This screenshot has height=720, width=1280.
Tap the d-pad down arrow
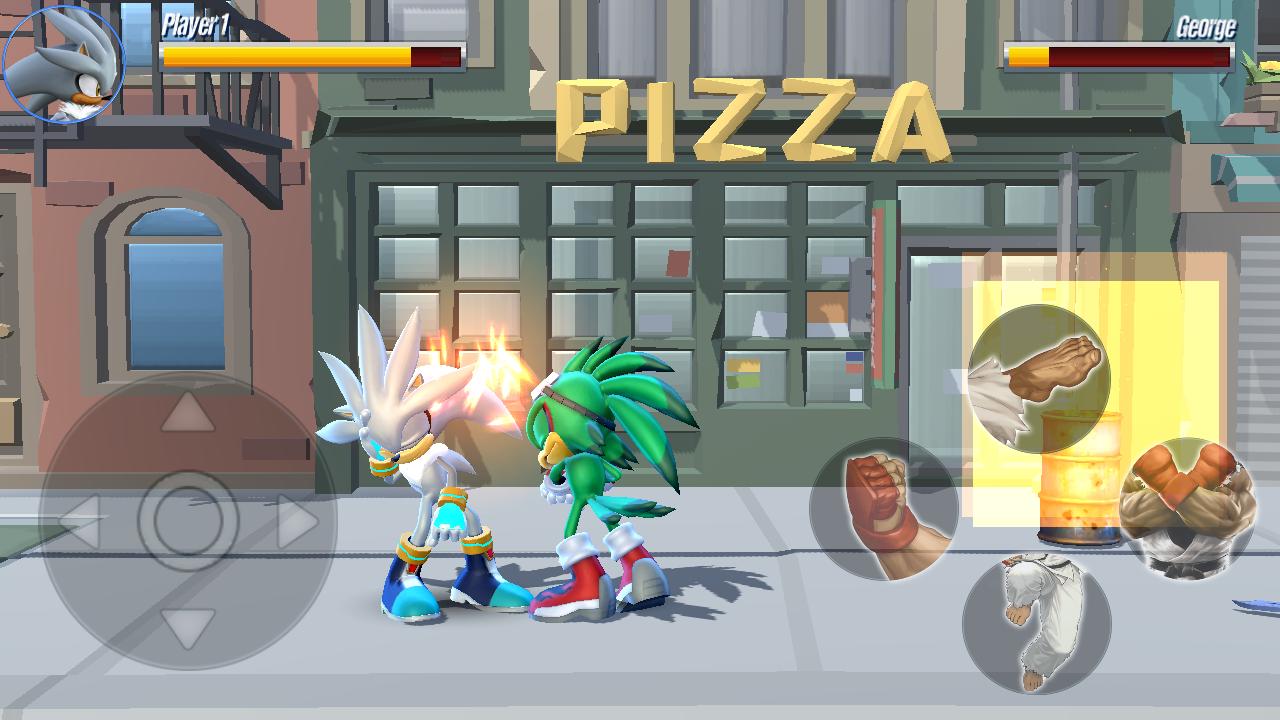tap(188, 629)
